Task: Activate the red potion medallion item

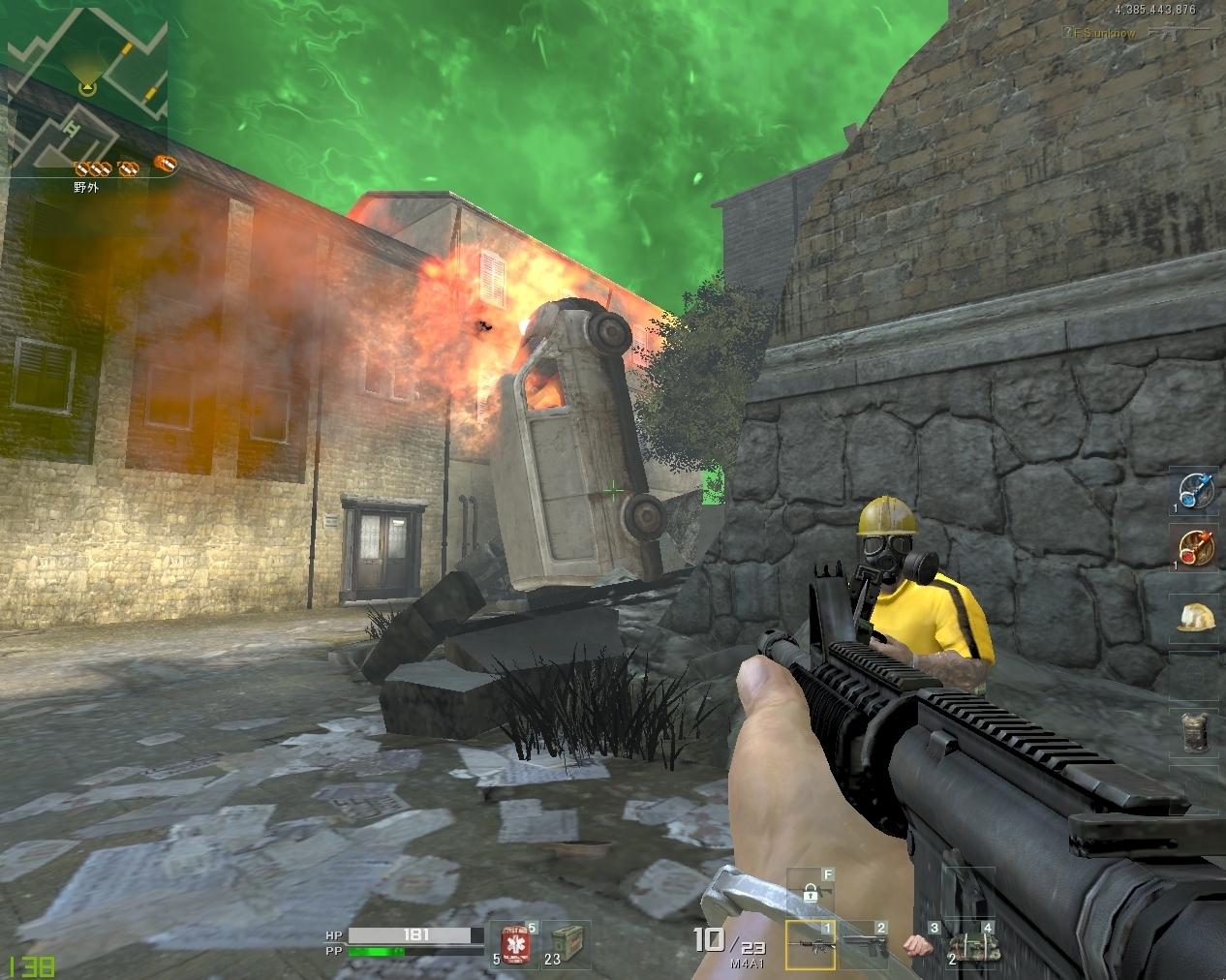Action: pos(1192,548)
